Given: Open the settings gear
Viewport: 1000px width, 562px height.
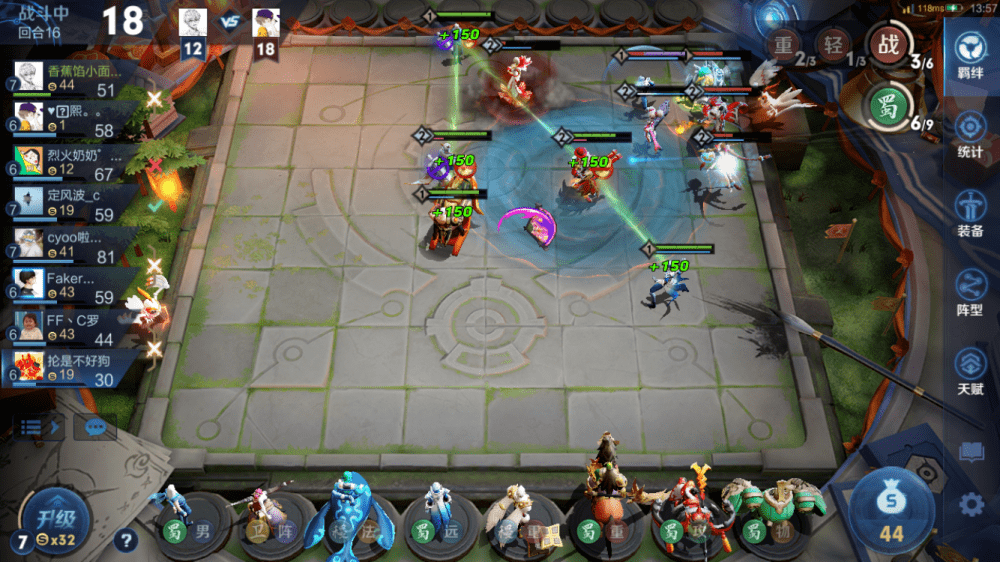Looking at the screenshot, I should (x=971, y=504).
